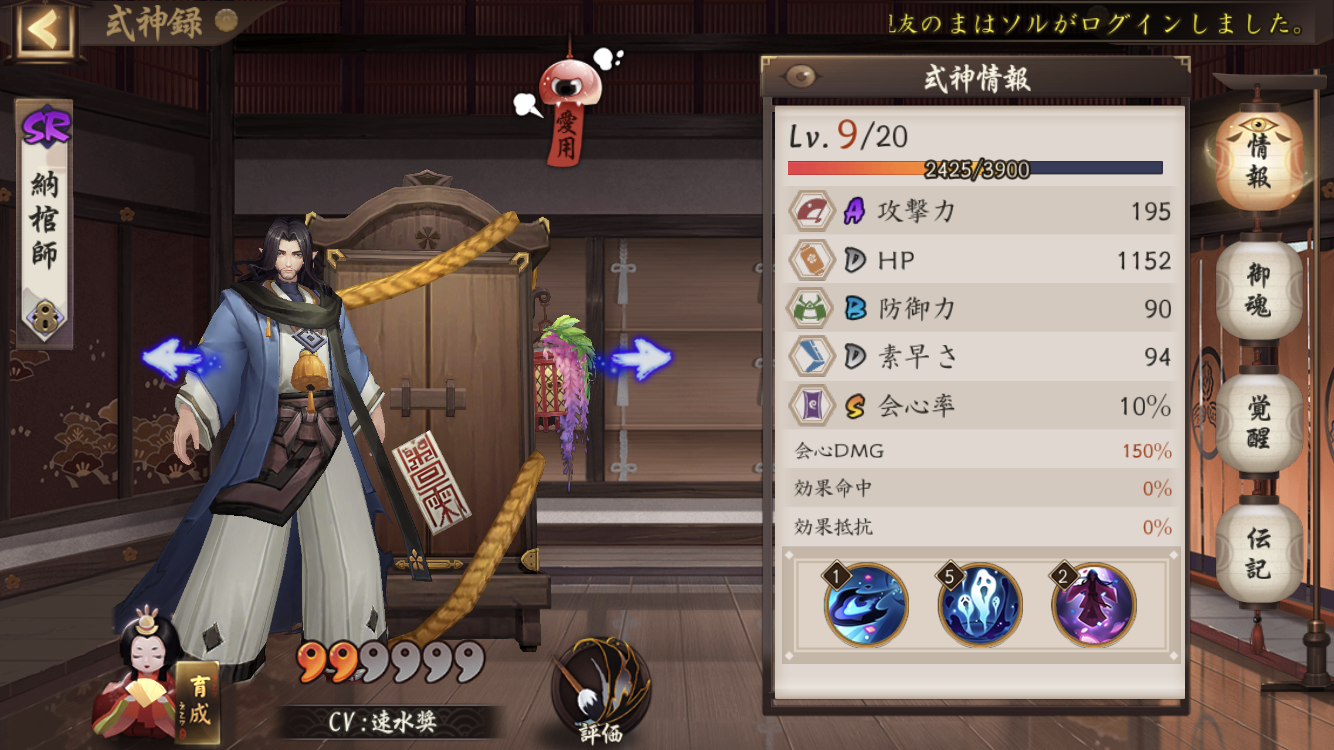This screenshot has height=750, width=1334.
Task: Tap the 式神録 title coin icon
Action: point(227,20)
